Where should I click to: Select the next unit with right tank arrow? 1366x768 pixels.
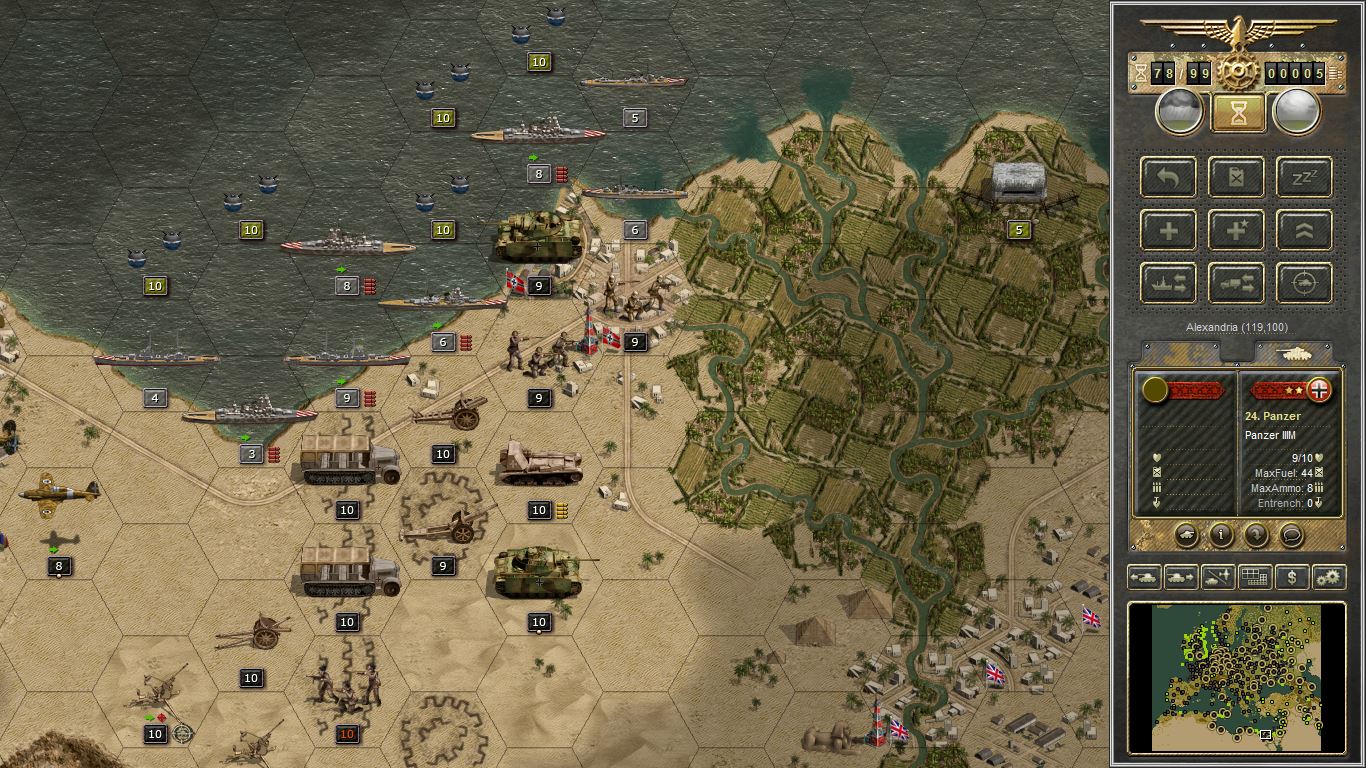(1180, 578)
